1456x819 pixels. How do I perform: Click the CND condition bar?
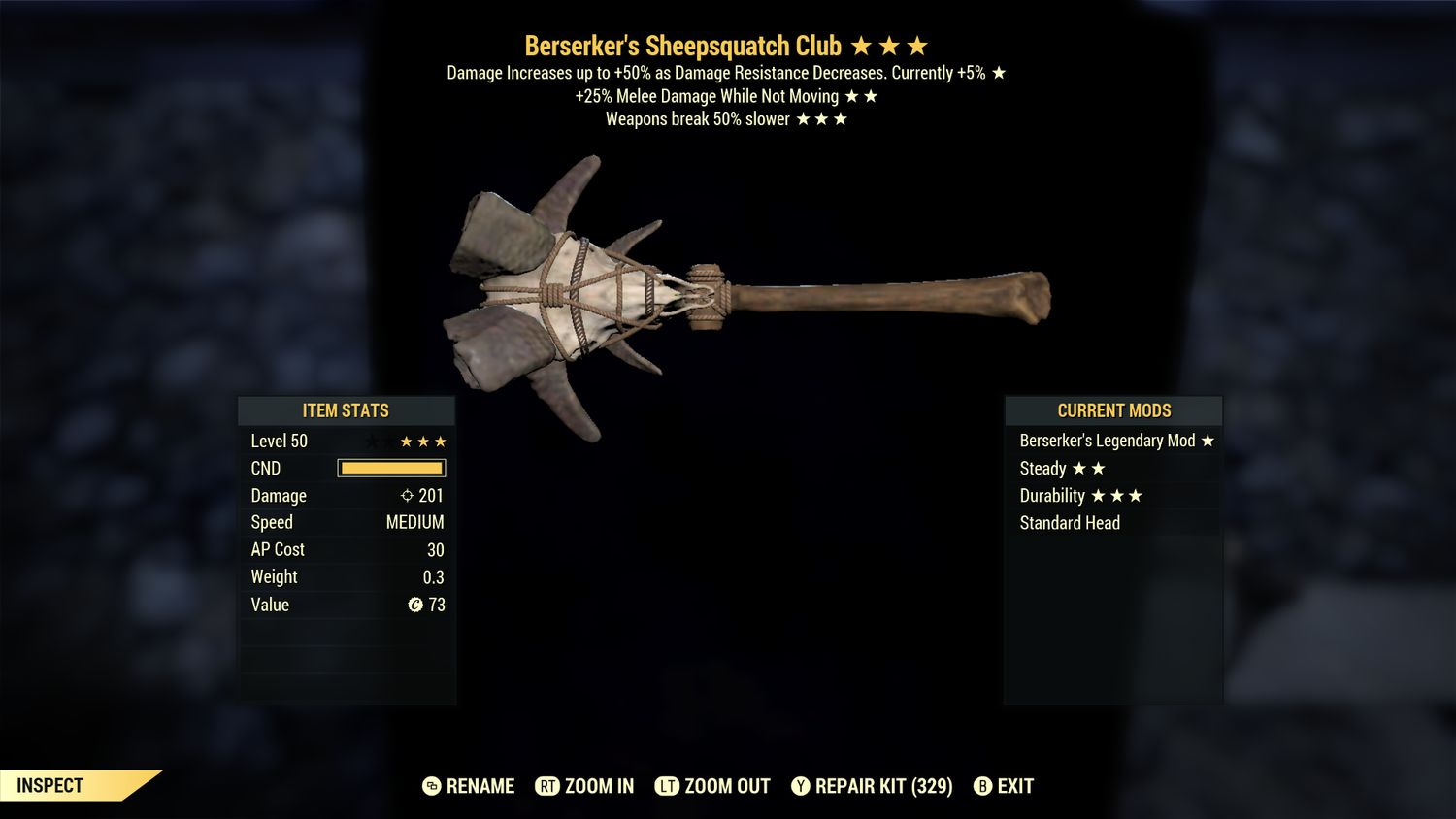392,468
